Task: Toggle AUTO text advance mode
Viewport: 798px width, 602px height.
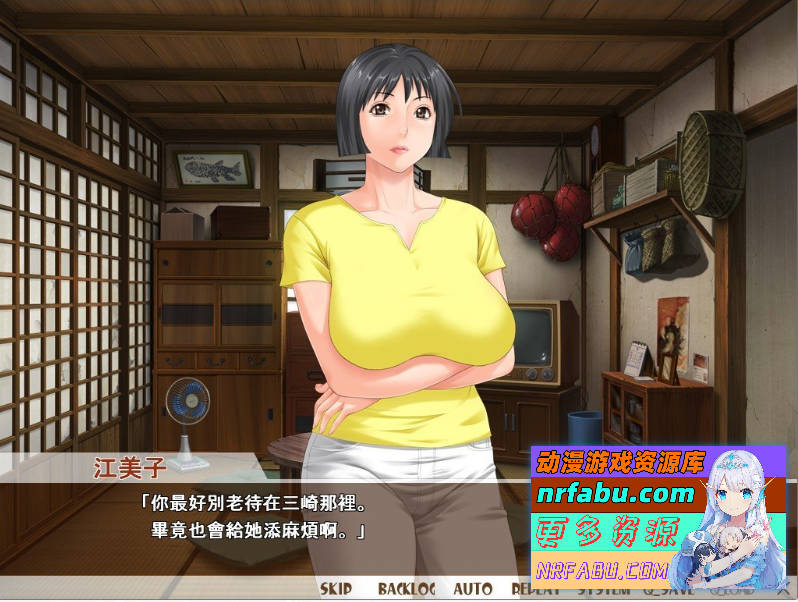Action: 472,589
